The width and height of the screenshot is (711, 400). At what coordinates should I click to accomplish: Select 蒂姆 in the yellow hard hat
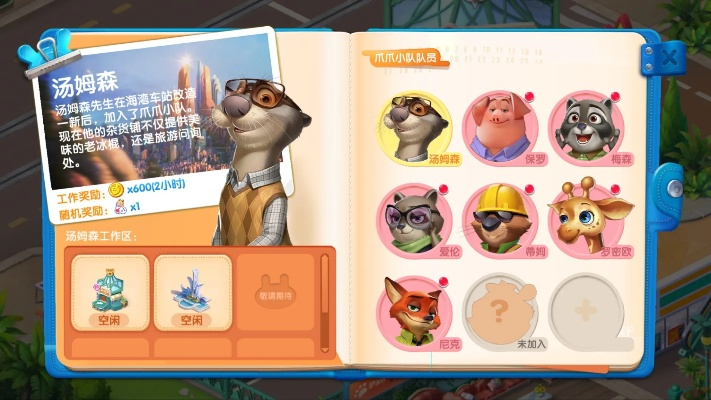pyautogui.click(x=499, y=219)
